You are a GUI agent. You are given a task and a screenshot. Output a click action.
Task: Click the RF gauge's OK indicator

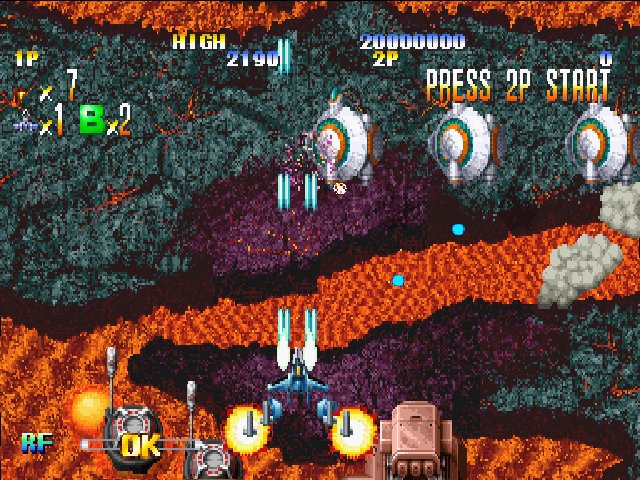(x=140, y=444)
